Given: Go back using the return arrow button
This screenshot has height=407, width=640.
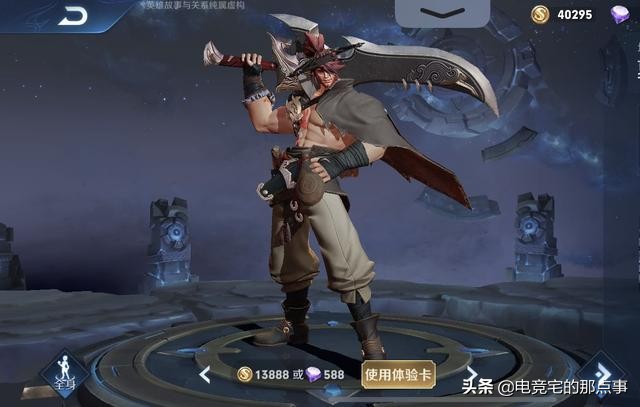Looking at the screenshot, I should [x=72, y=15].
